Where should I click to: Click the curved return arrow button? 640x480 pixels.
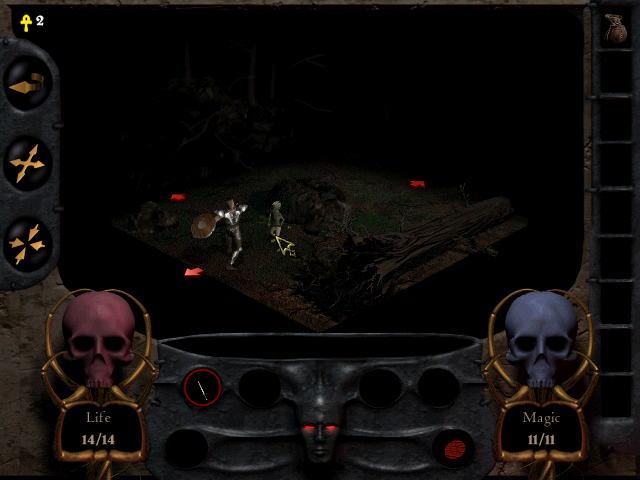click(x=26, y=87)
